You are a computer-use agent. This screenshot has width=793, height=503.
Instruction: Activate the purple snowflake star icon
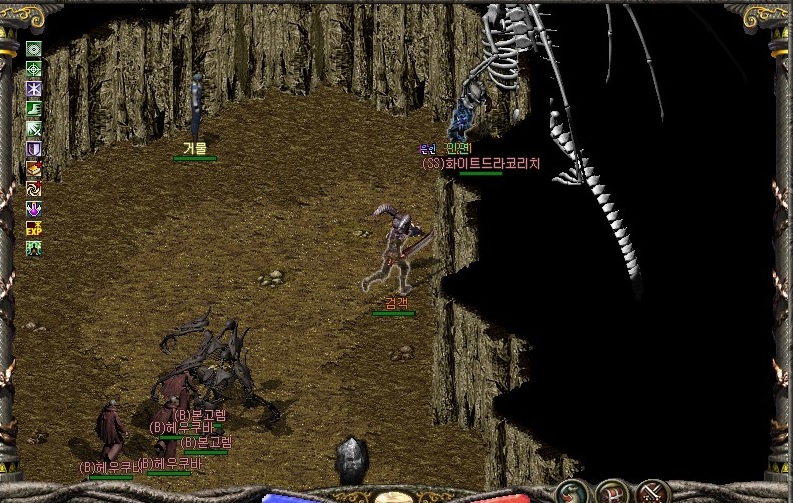[34, 89]
